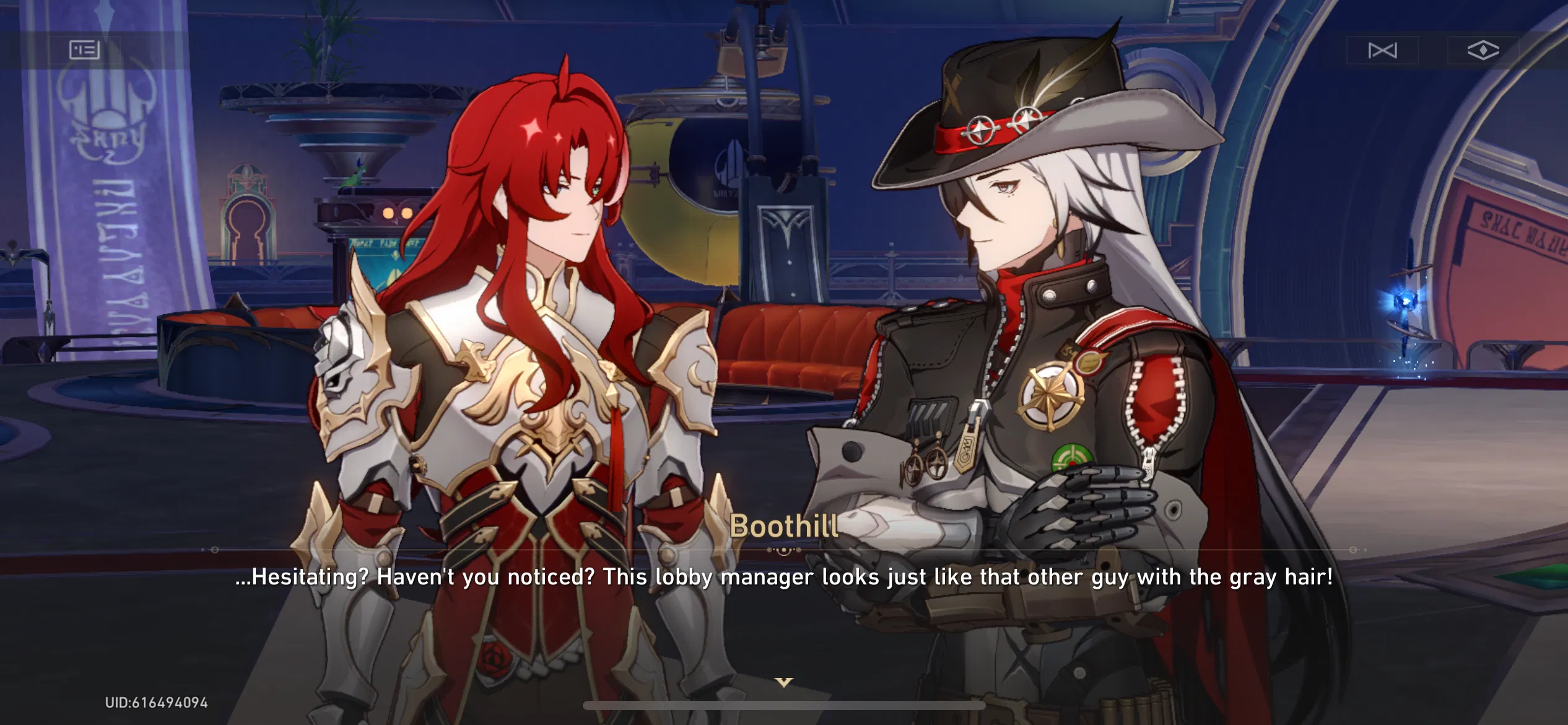Advance the dialogue by clicking the subtitle text
The image size is (1568, 725).
click(784, 578)
